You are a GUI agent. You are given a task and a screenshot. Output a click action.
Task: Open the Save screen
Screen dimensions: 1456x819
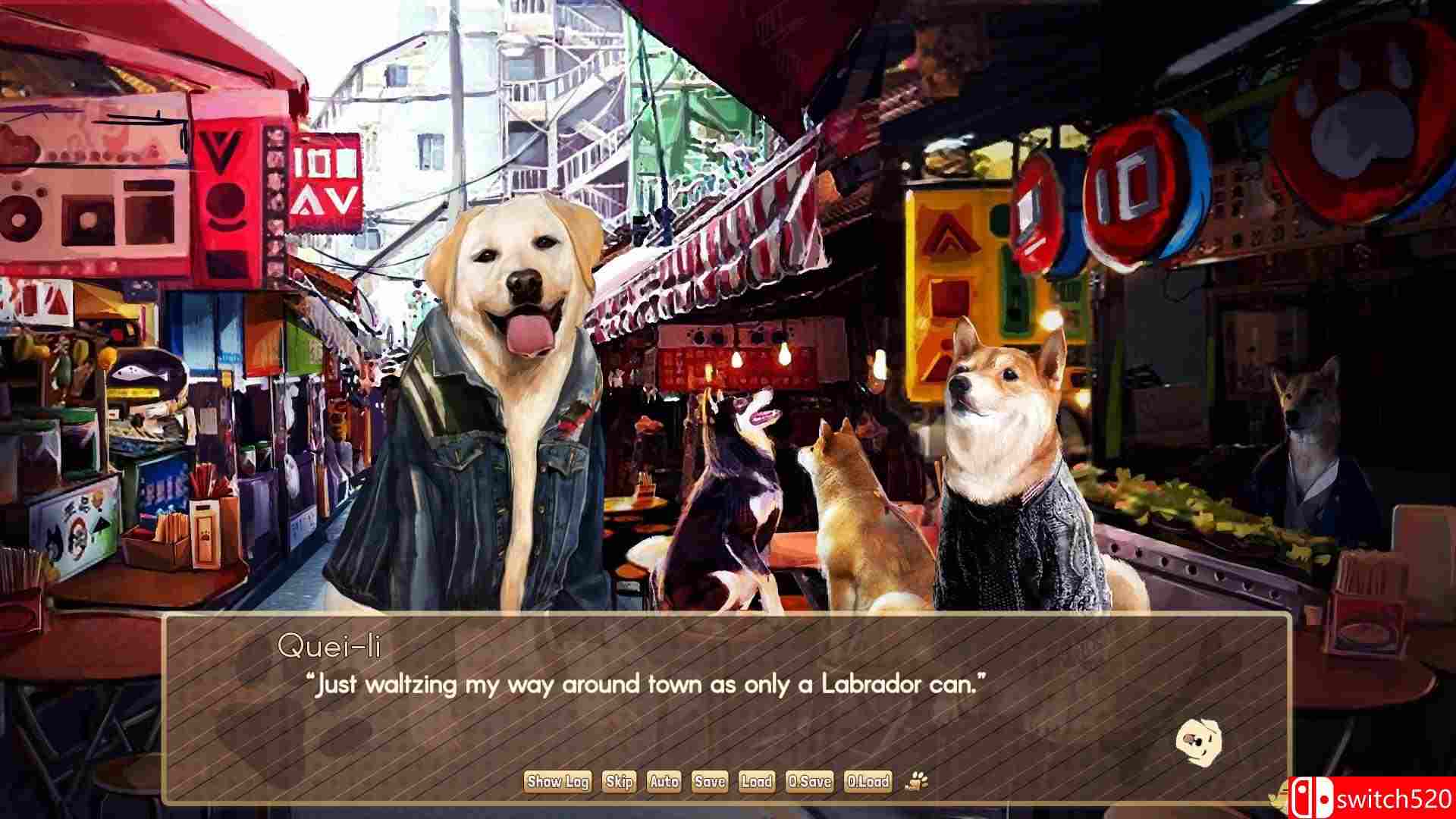[x=709, y=782]
